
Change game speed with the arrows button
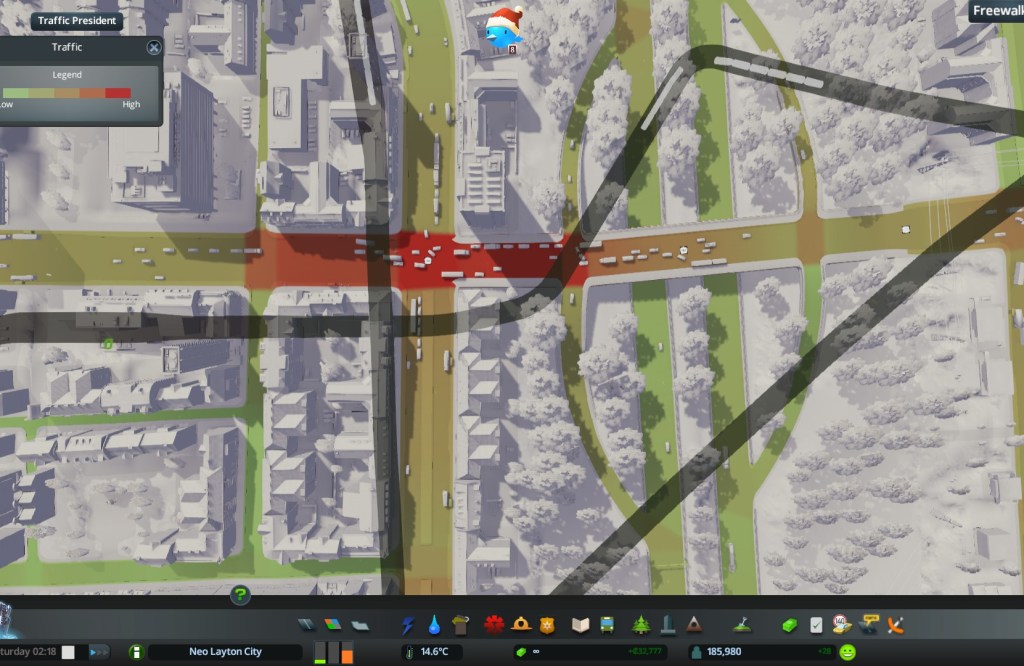coord(99,652)
